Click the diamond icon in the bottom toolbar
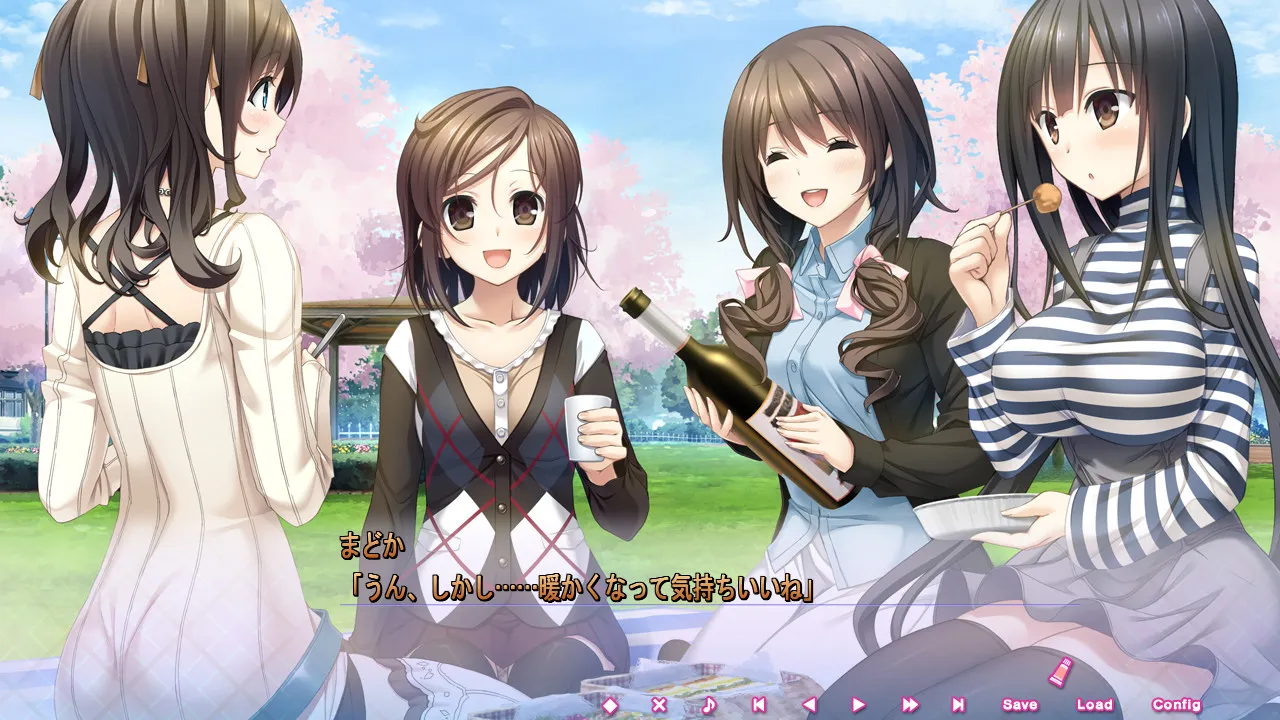The height and width of the screenshot is (720, 1280). click(609, 705)
